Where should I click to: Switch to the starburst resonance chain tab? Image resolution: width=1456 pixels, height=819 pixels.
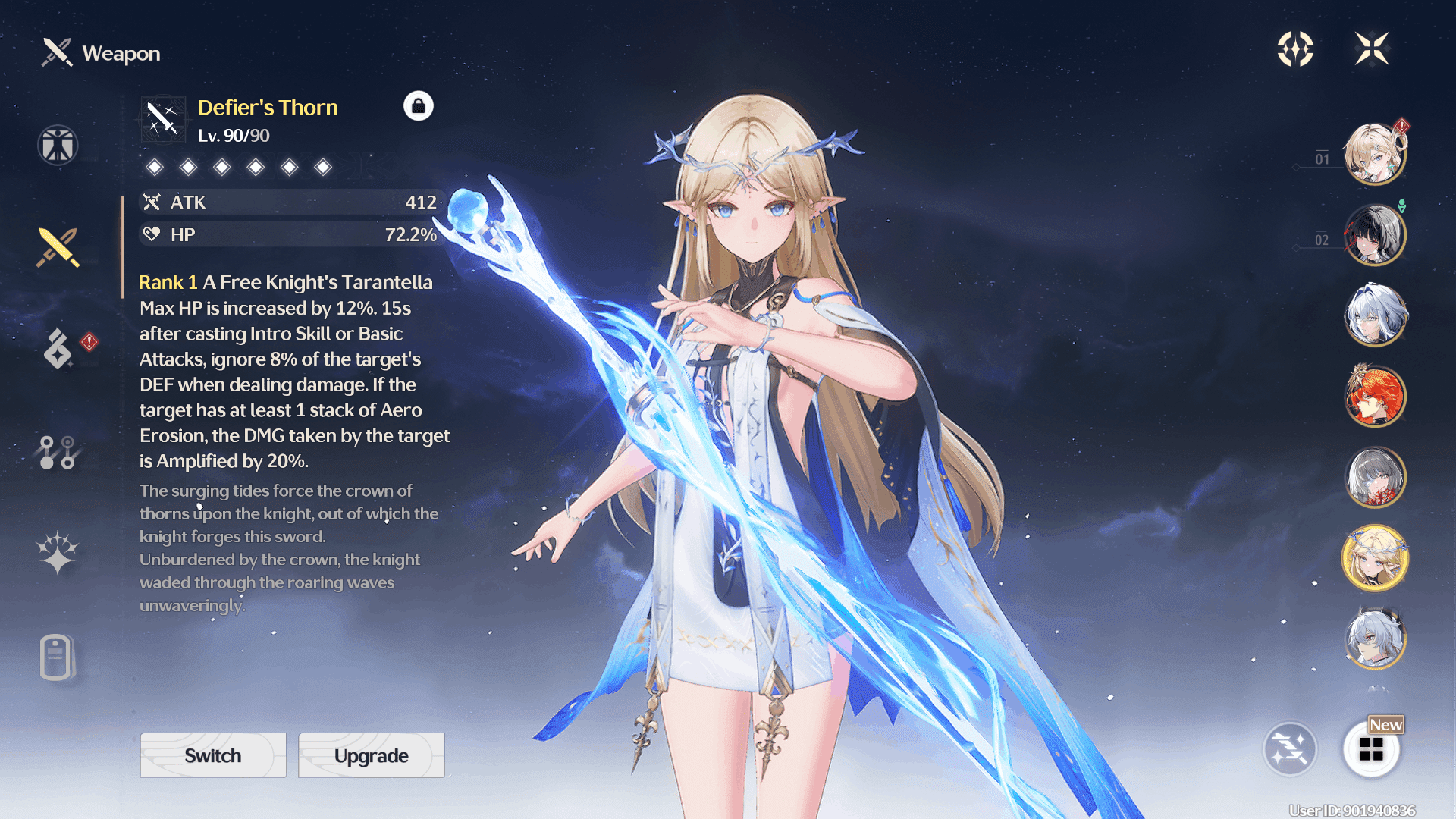pos(58,553)
